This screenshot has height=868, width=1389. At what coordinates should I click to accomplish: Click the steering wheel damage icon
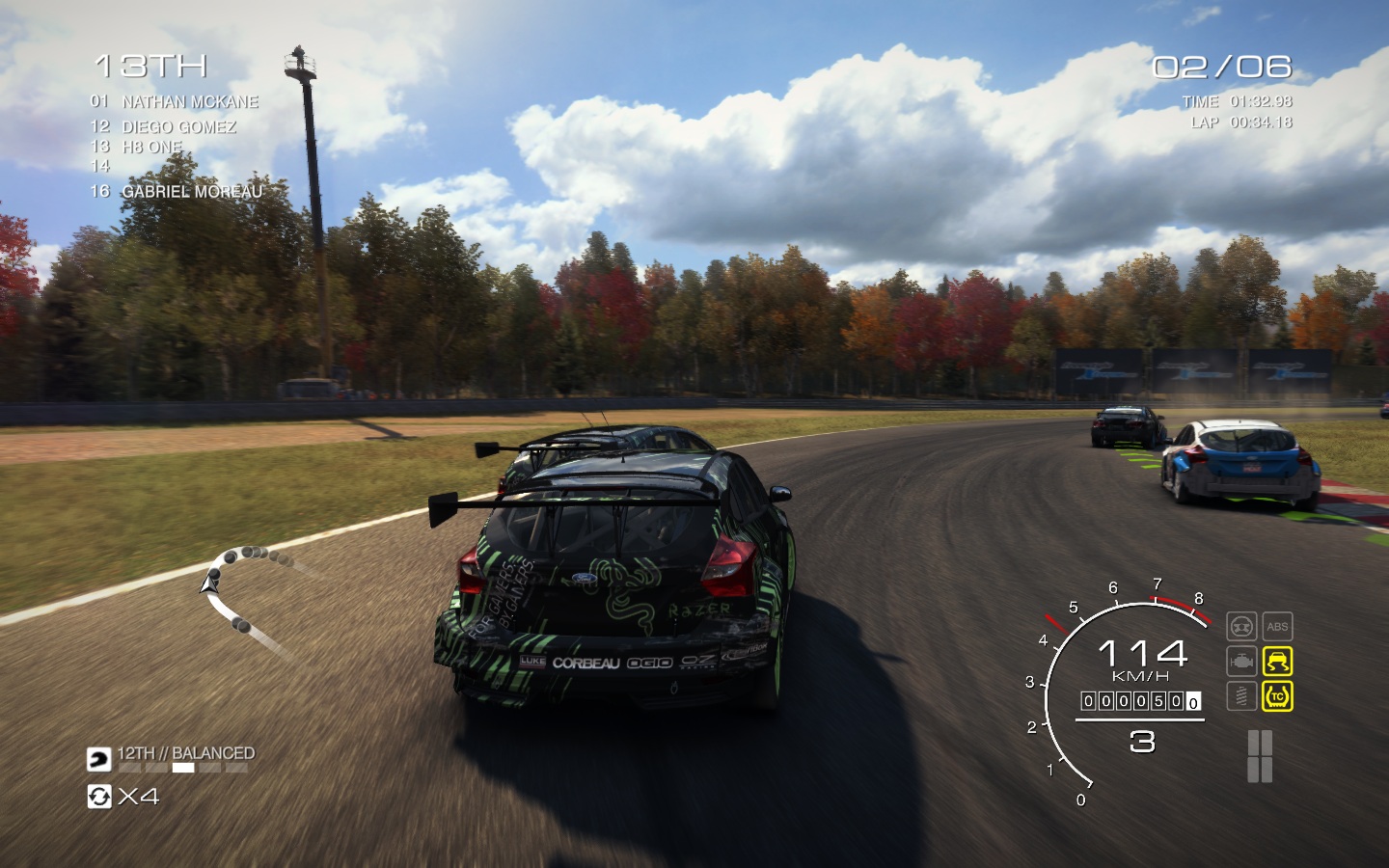tap(1241, 627)
